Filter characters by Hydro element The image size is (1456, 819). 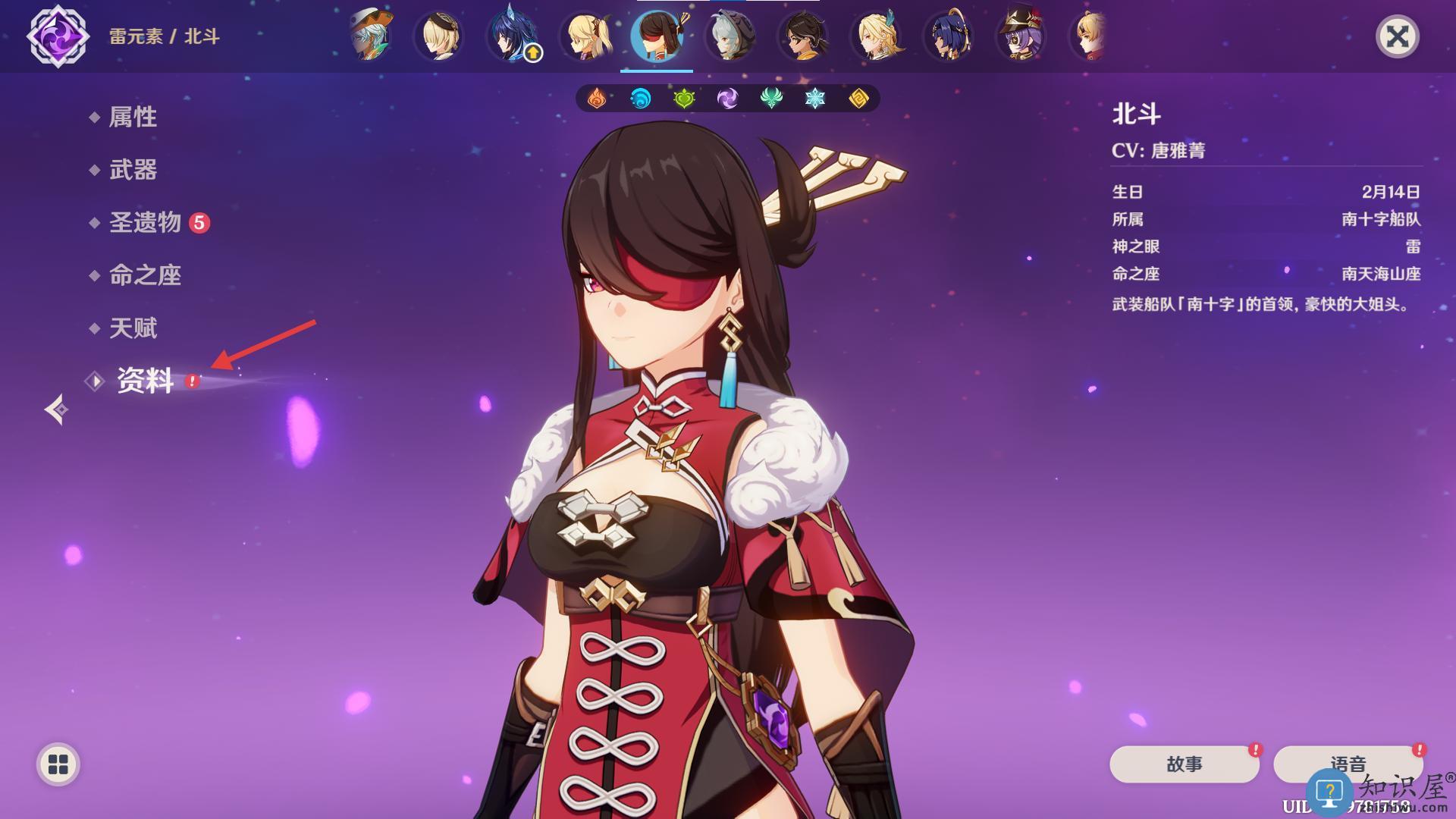point(641,99)
